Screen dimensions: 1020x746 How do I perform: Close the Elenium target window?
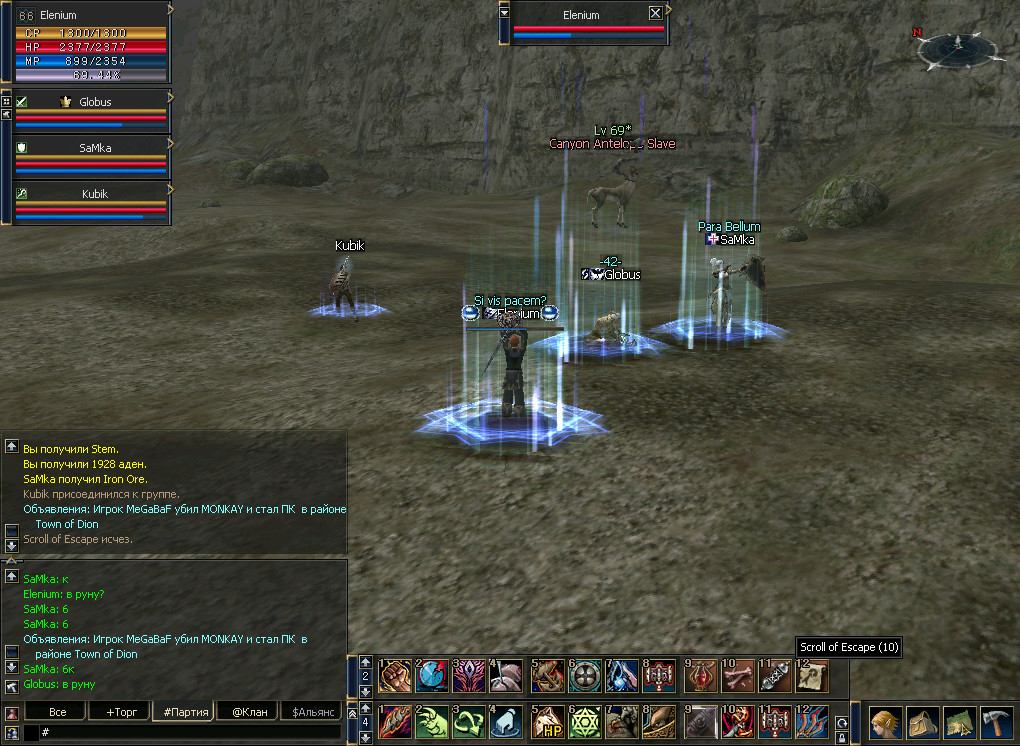point(655,13)
